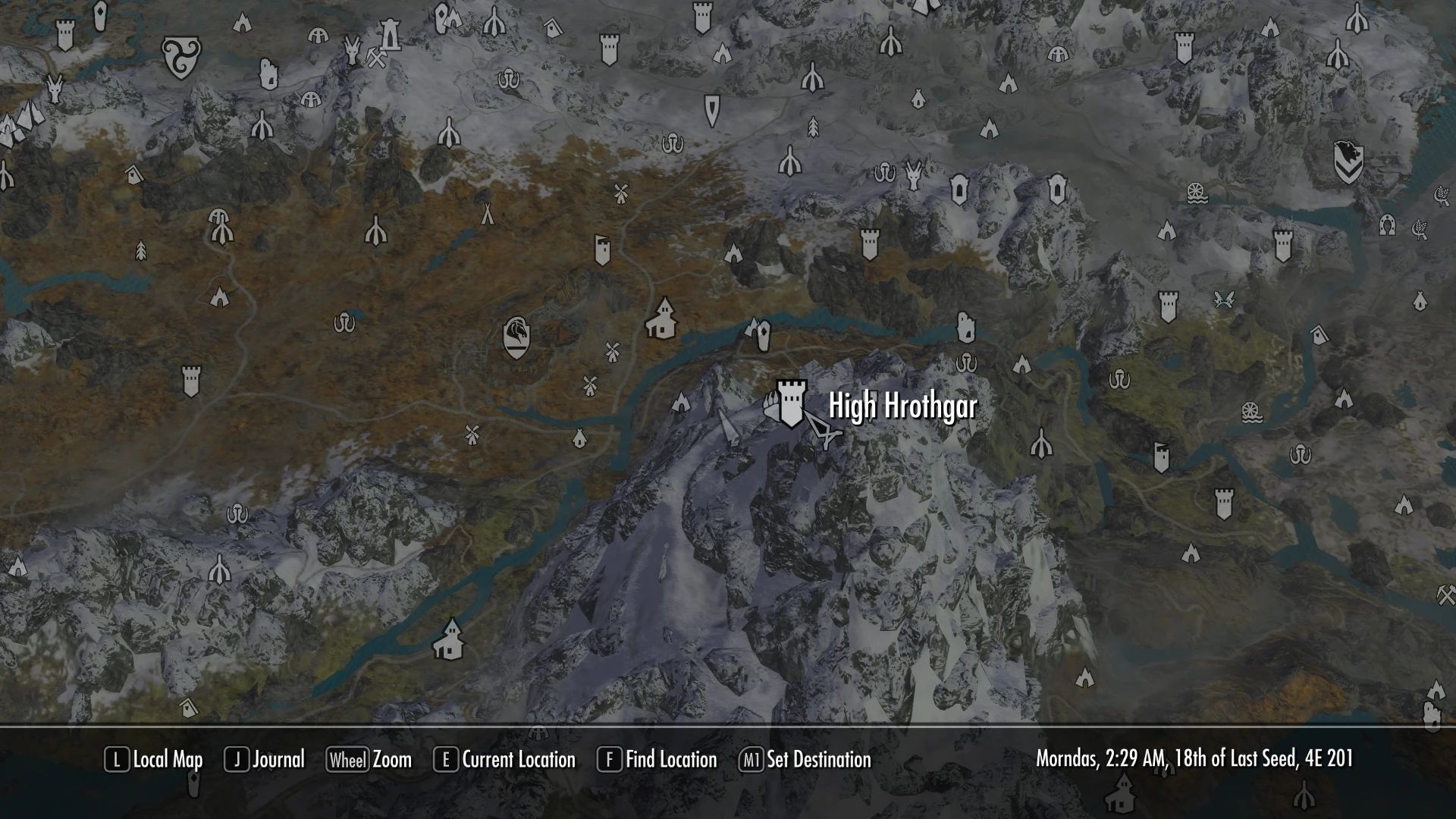Choose the Find Location option
Image resolution: width=1456 pixels, height=819 pixels.
click(x=657, y=759)
